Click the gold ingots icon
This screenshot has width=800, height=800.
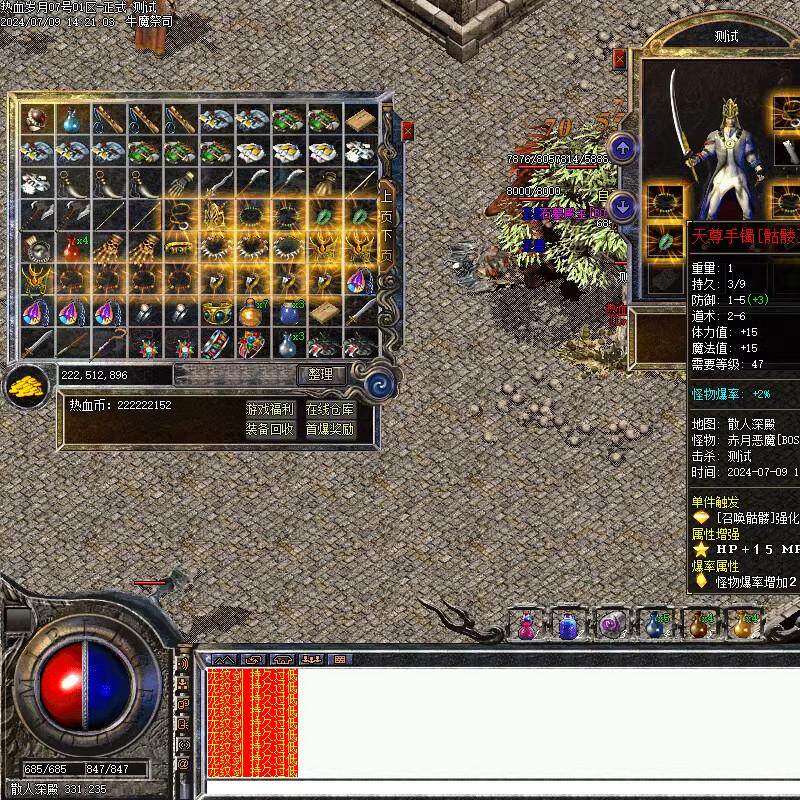coord(27,385)
